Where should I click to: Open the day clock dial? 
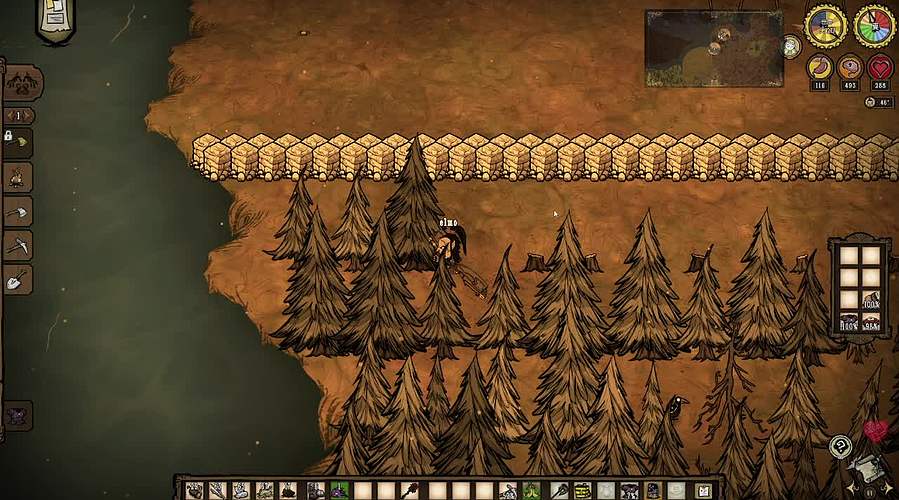(826, 26)
